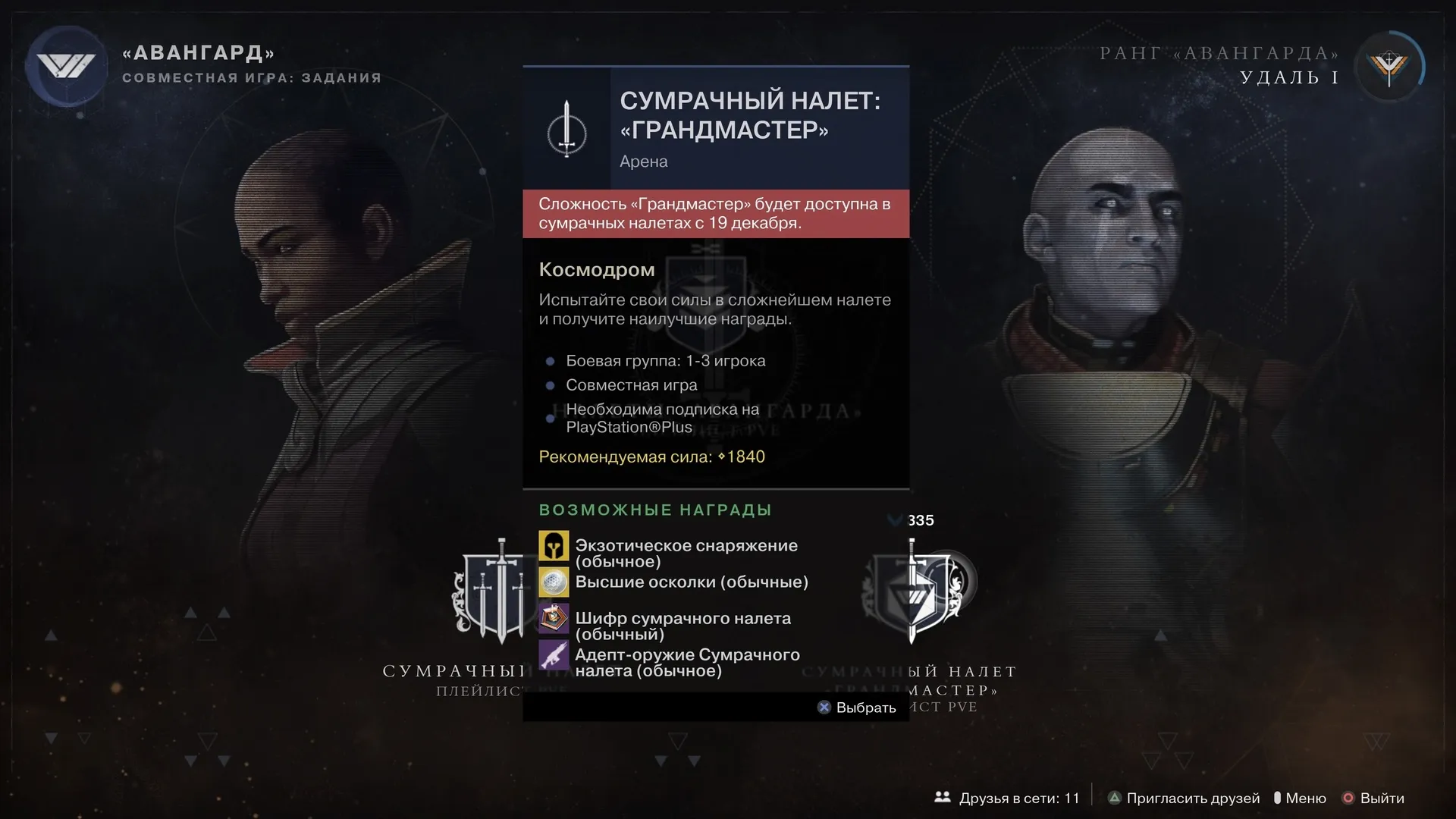
Task: Click the Vanguard faction logo
Action: click(x=67, y=66)
